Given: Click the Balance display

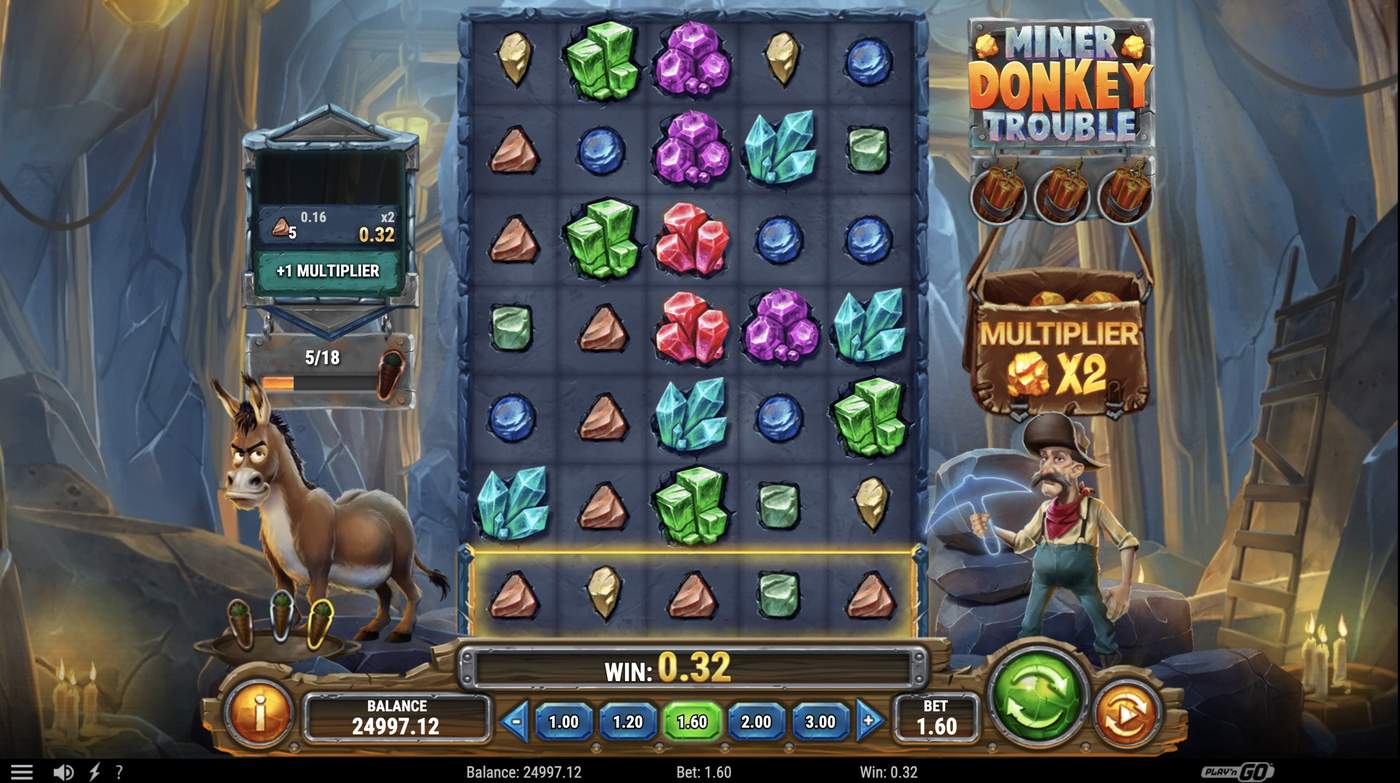Looking at the screenshot, I should pos(397,716).
